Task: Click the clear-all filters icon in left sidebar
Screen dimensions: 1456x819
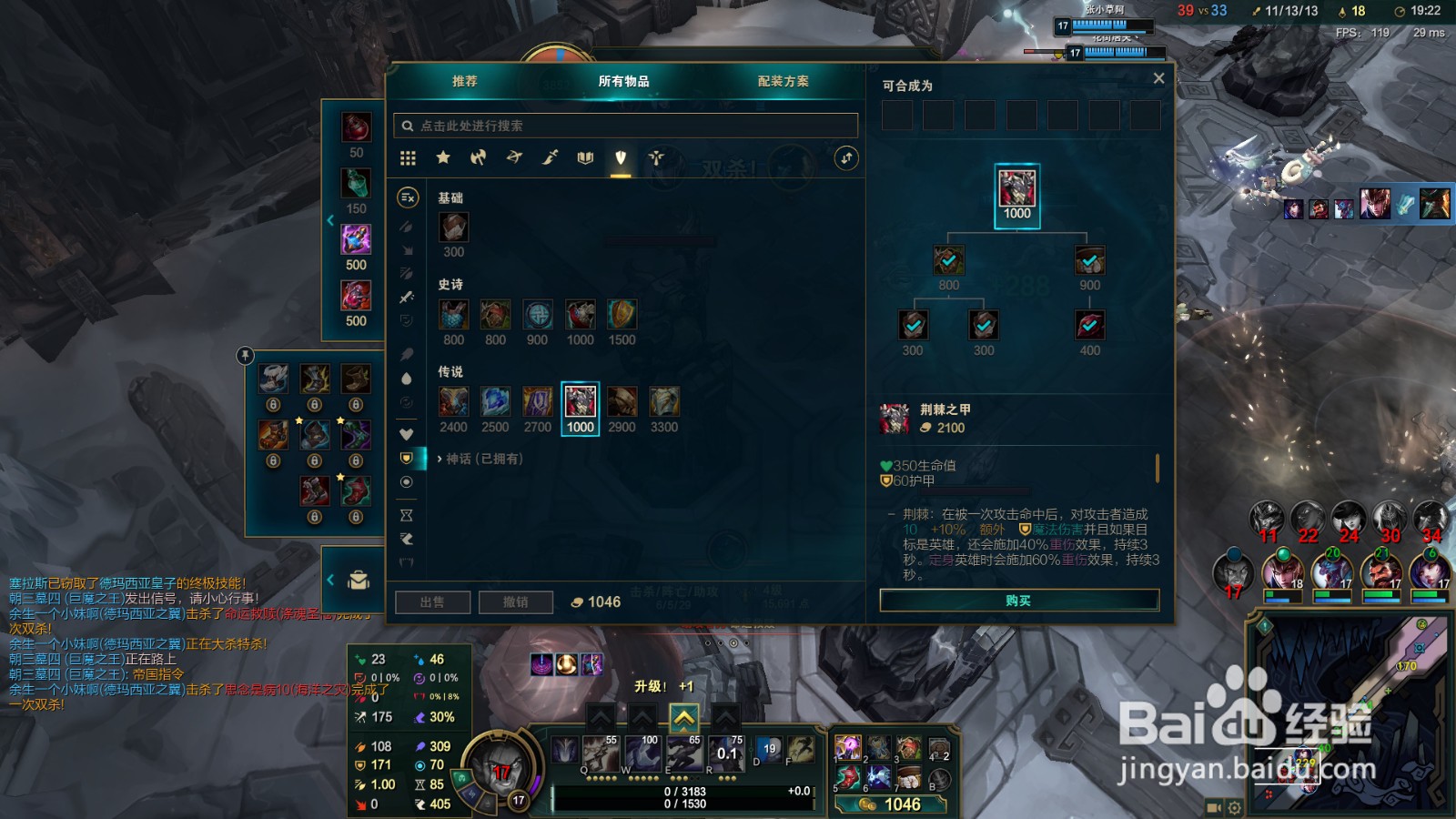Action: 408,197
